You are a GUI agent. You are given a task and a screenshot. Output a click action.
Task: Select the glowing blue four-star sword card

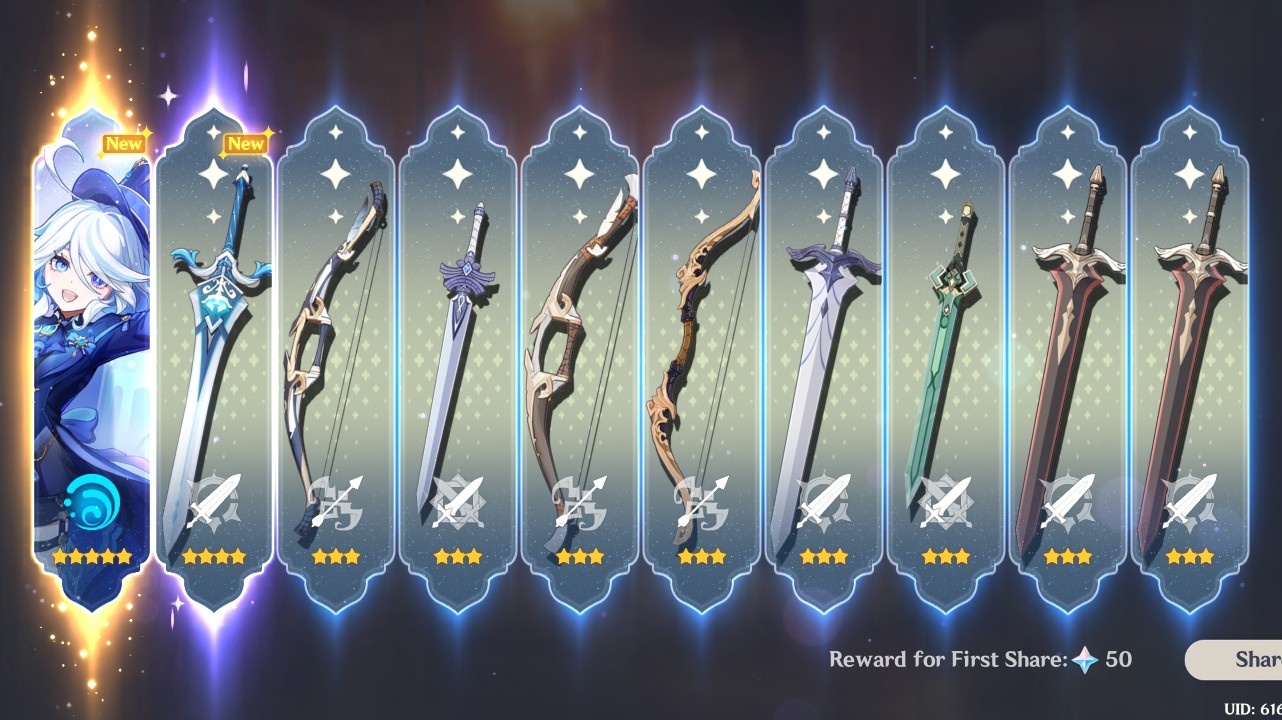[217, 350]
